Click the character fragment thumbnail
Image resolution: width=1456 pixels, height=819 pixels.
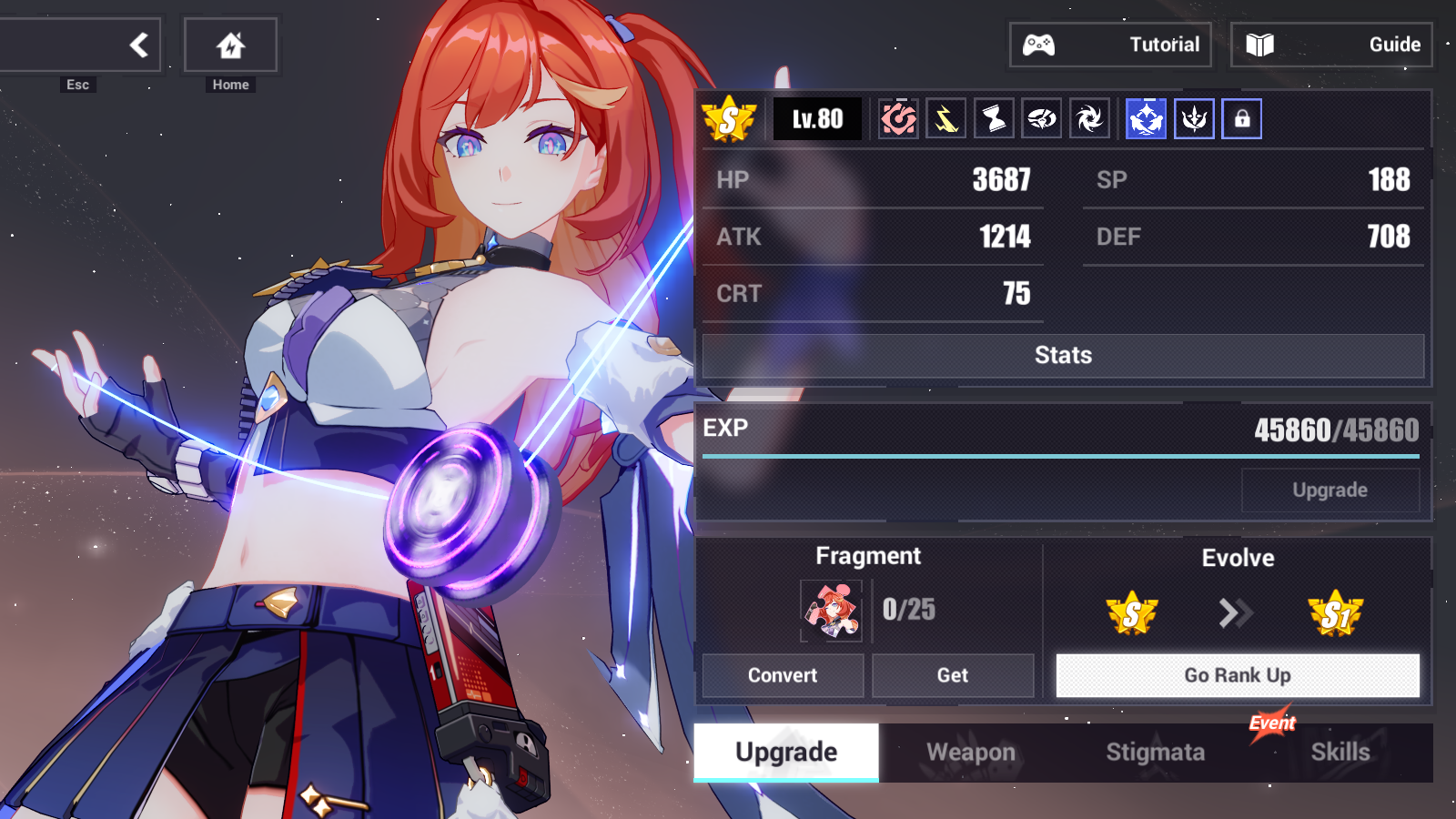(x=831, y=611)
